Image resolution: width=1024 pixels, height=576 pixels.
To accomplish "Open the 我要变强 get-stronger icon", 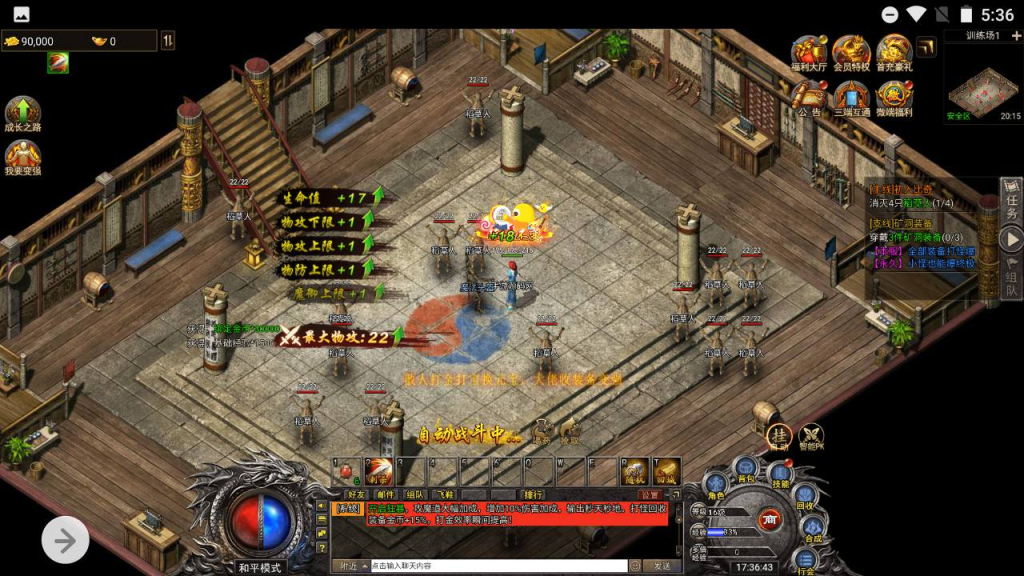I will [x=22, y=159].
